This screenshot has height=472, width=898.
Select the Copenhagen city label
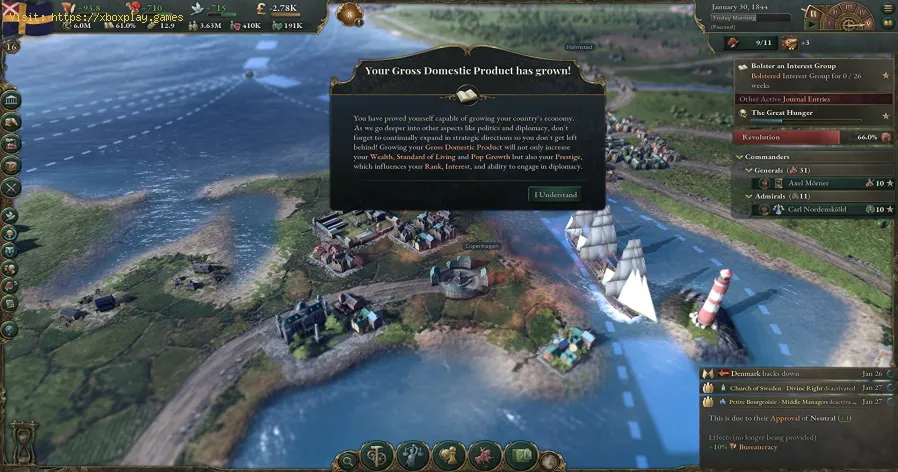tap(481, 244)
